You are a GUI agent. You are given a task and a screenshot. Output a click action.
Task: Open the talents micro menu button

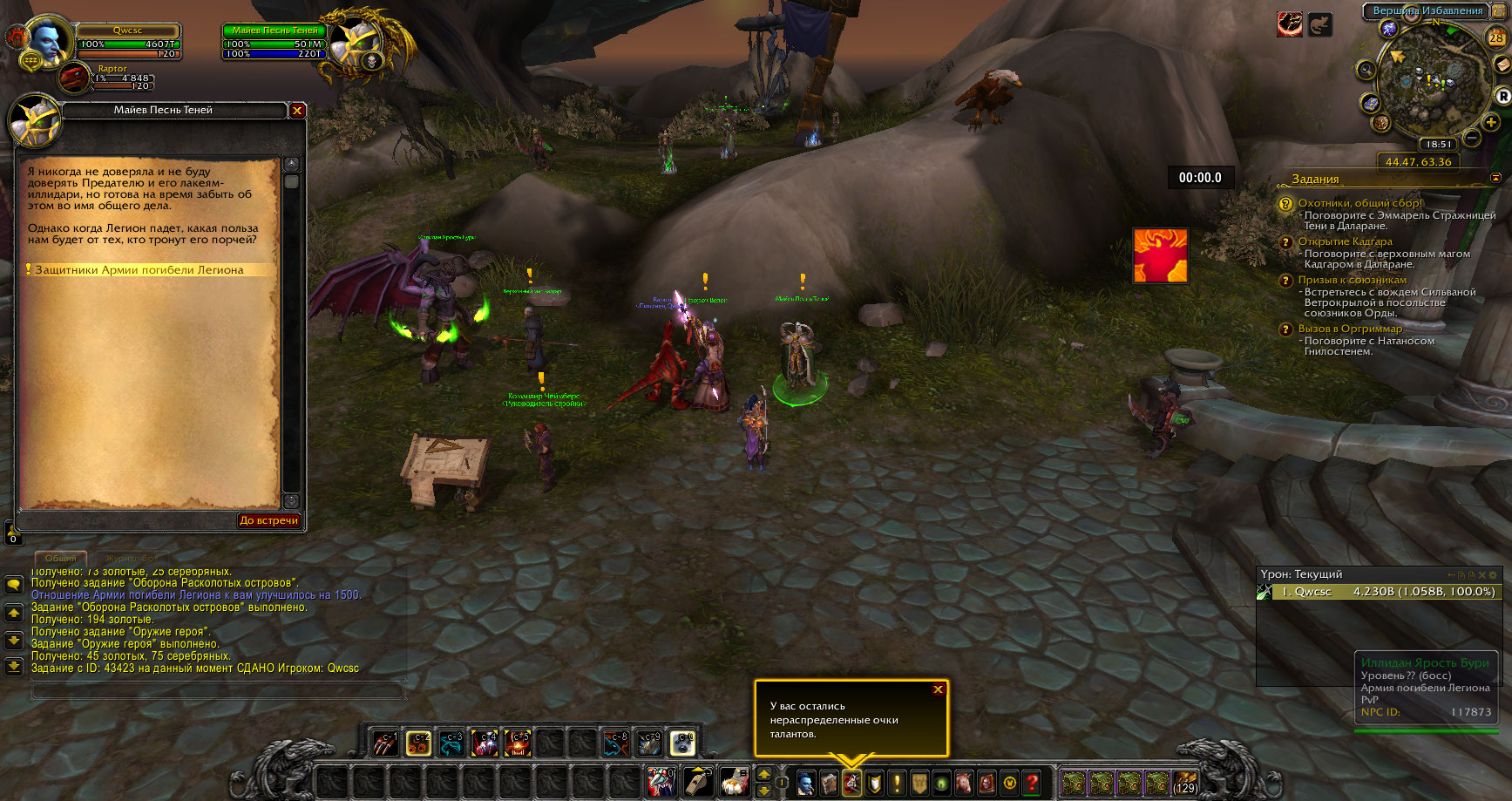pyautogui.click(x=851, y=783)
